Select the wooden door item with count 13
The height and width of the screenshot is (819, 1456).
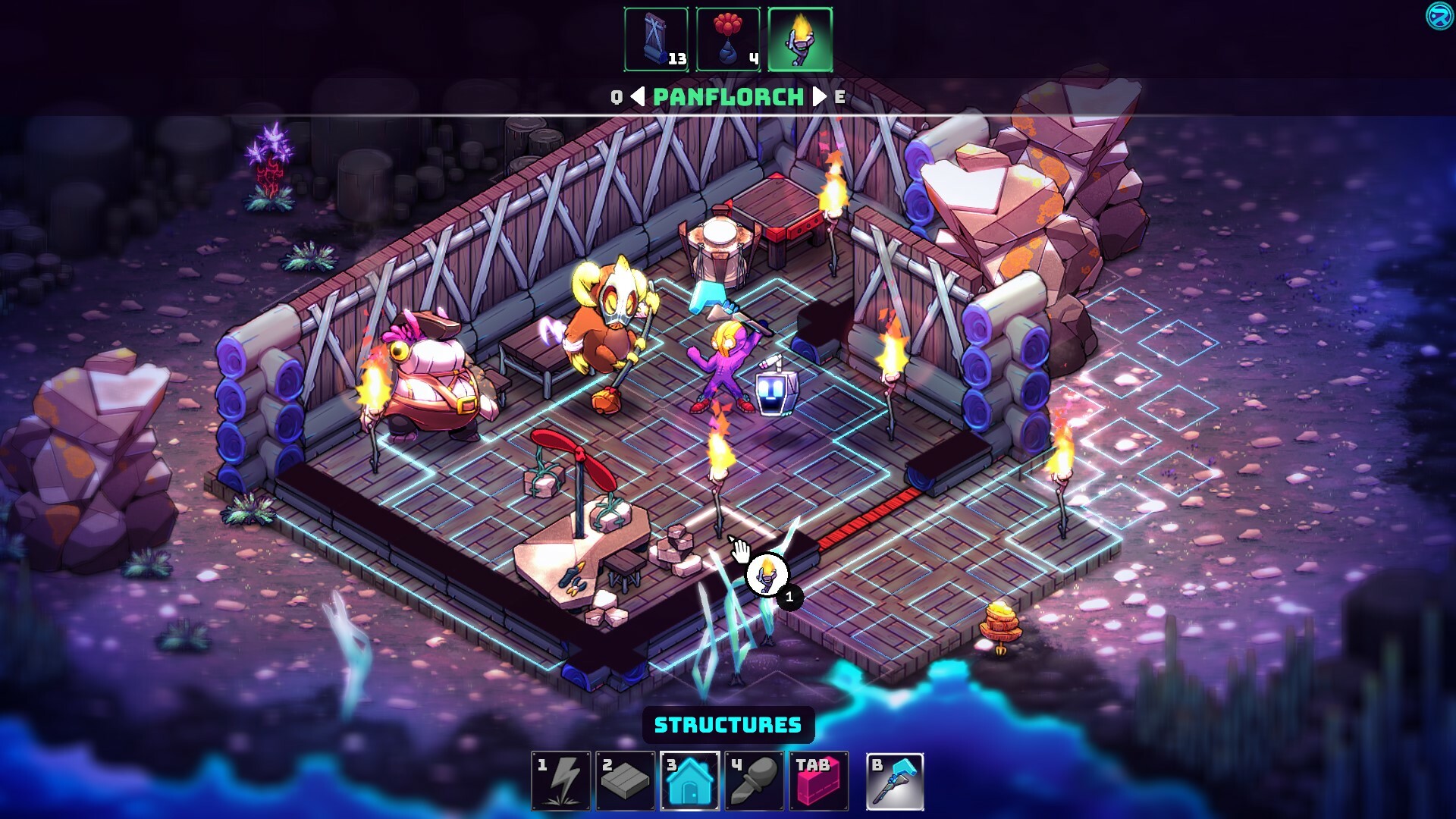655,39
